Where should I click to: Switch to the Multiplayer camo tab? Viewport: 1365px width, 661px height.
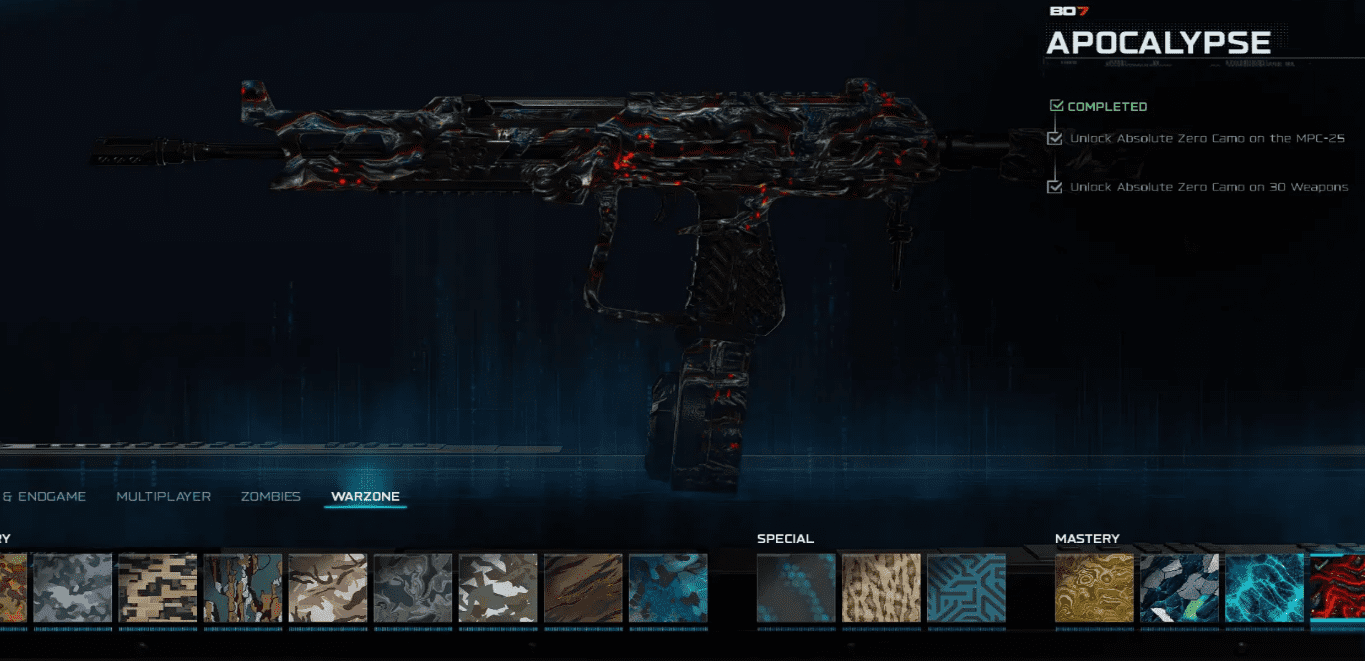click(163, 496)
